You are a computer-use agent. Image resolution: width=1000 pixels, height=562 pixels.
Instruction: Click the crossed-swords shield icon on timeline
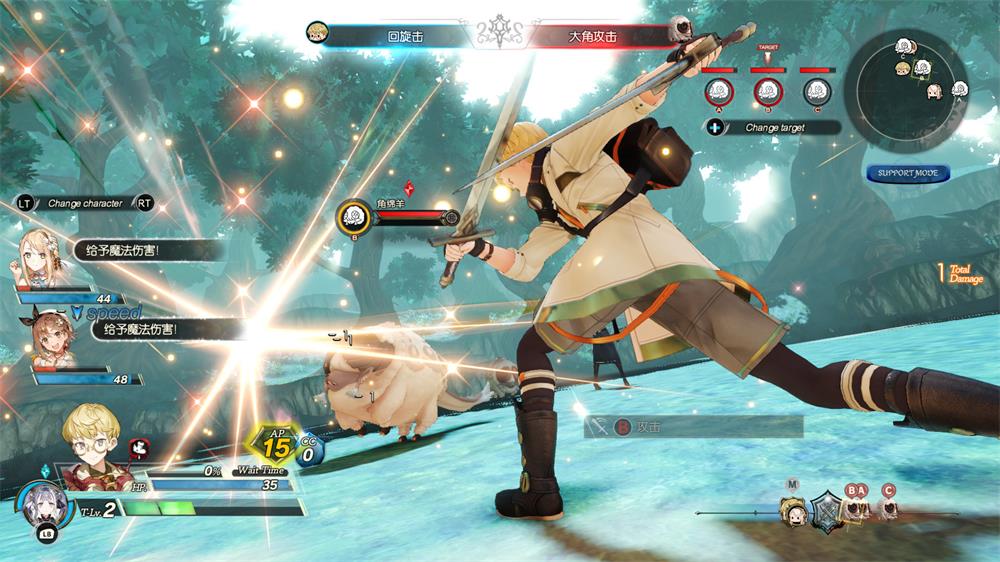[x=826, y=511]
